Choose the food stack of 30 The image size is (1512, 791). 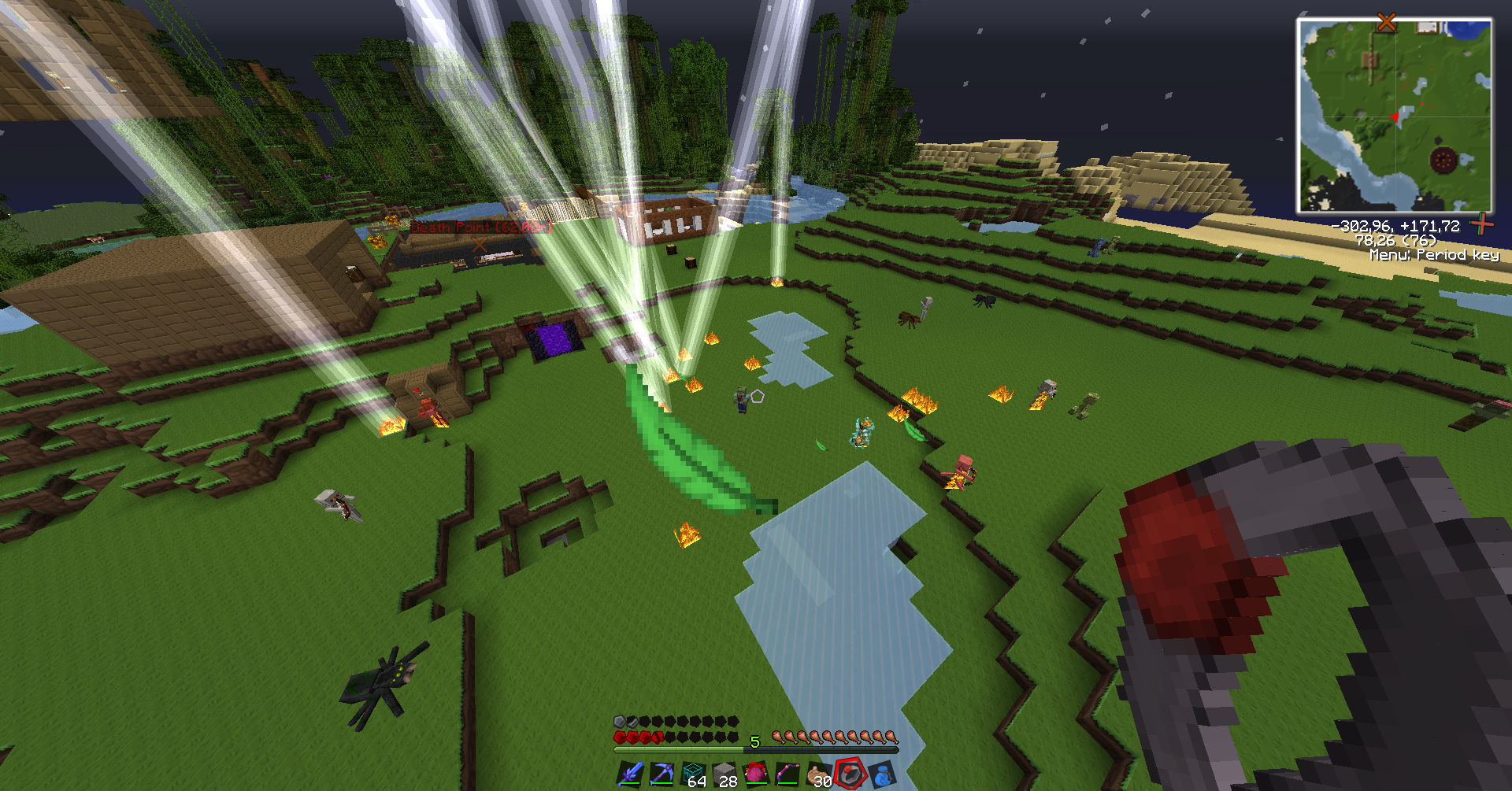(819, 774)
